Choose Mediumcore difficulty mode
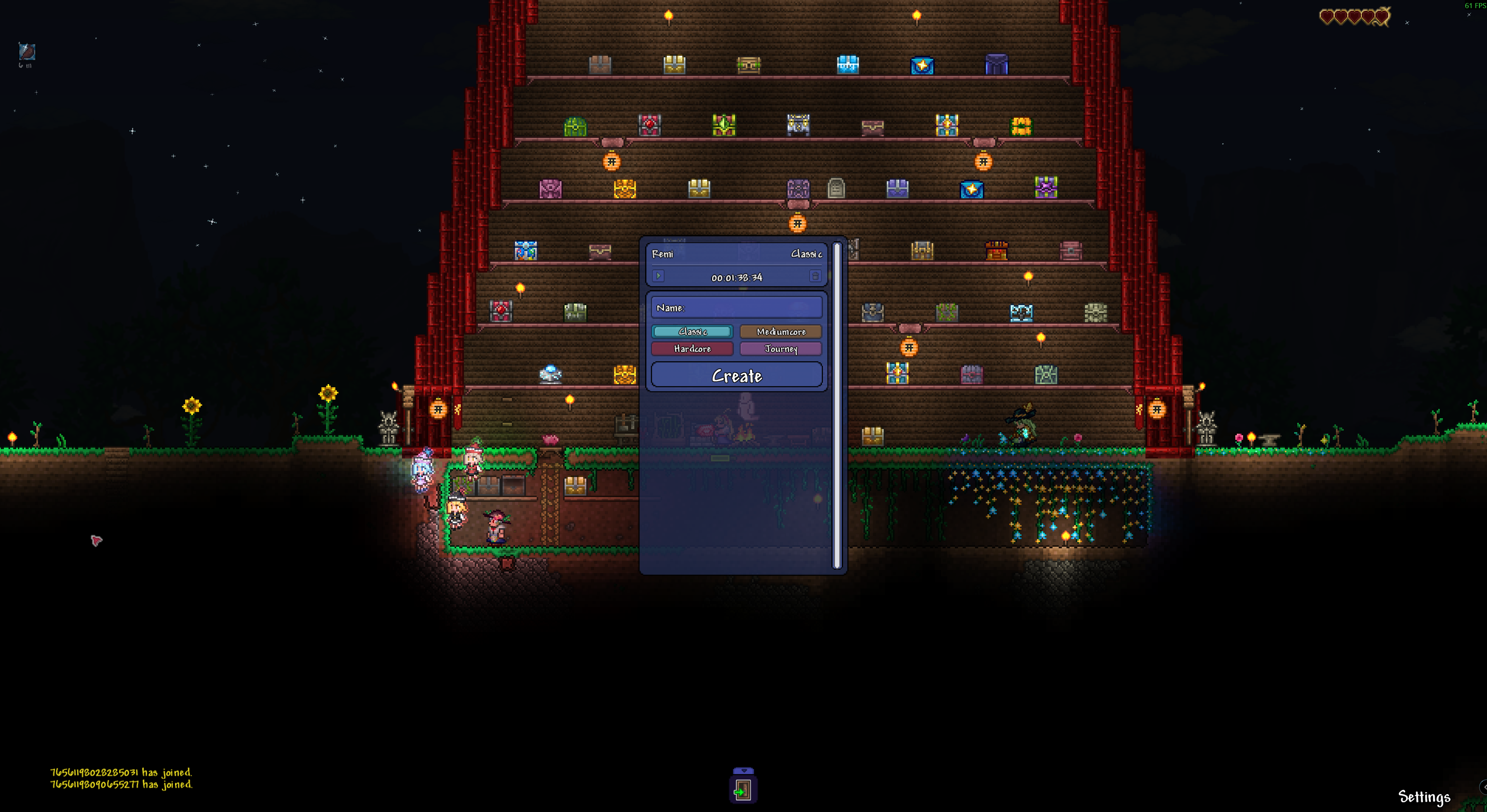Image resolution: width=1487 pixels, height=812 pixels. tap(780, 332)
